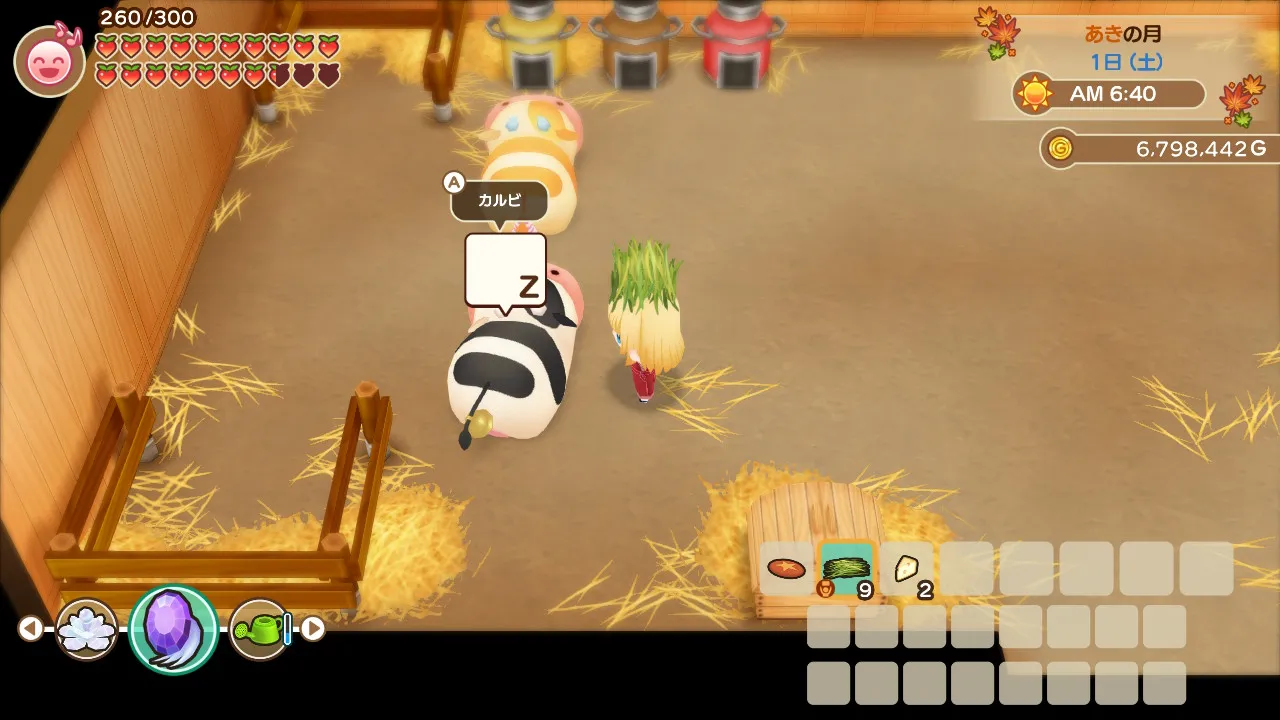1280x720 pixels.
Task: Pick the cheese wedge inventory slot
Action: pos(907,569)
